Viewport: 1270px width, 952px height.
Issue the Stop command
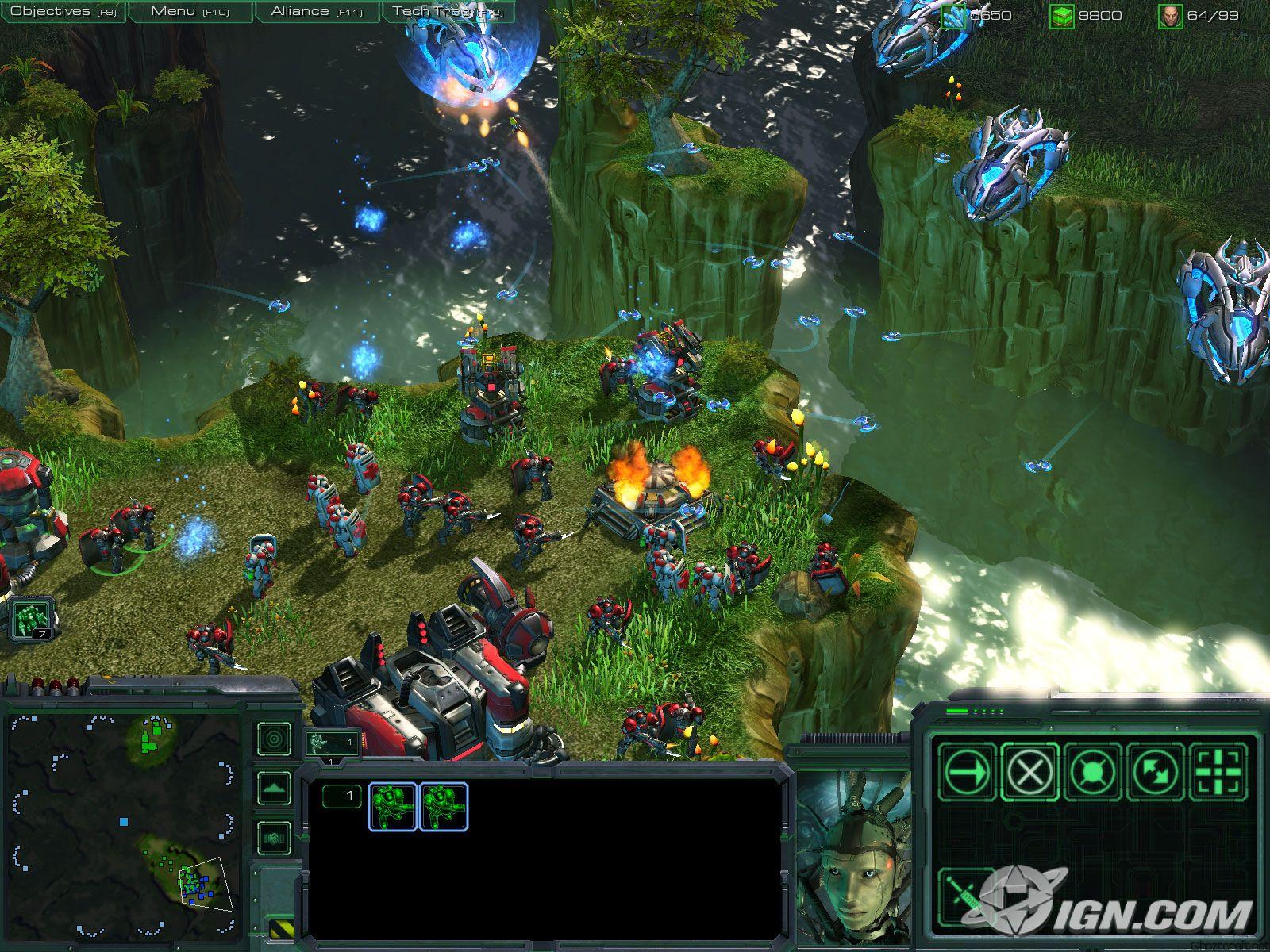[x=1029, y=770]
